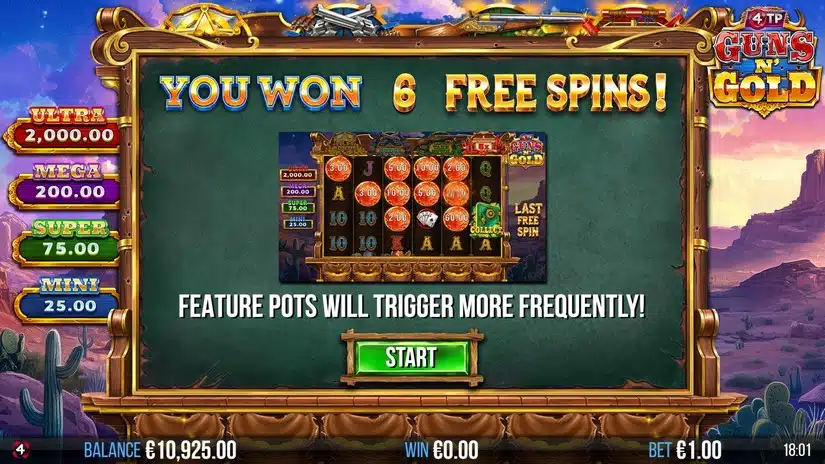Screen dimensions: 825x464
Task: Open the red 4 logo menu icon
Action: click(11, 449)
